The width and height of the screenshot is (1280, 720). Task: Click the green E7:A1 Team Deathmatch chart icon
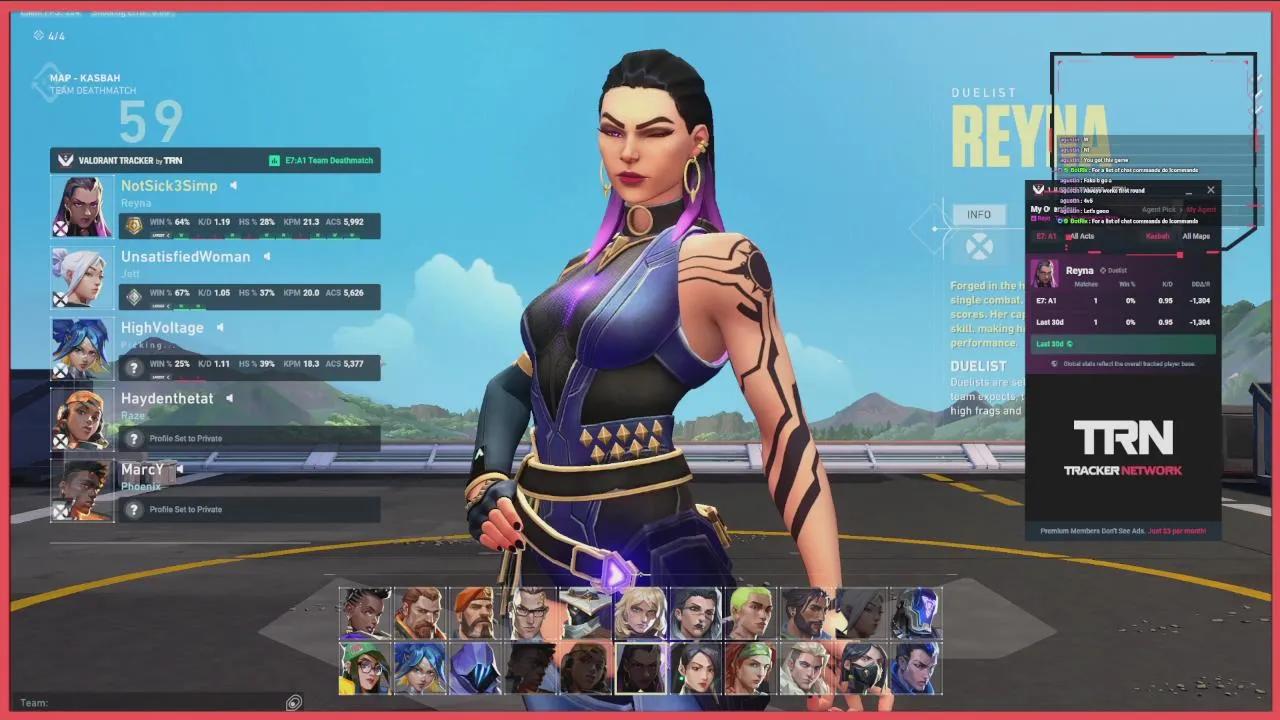tap(276, 159)
